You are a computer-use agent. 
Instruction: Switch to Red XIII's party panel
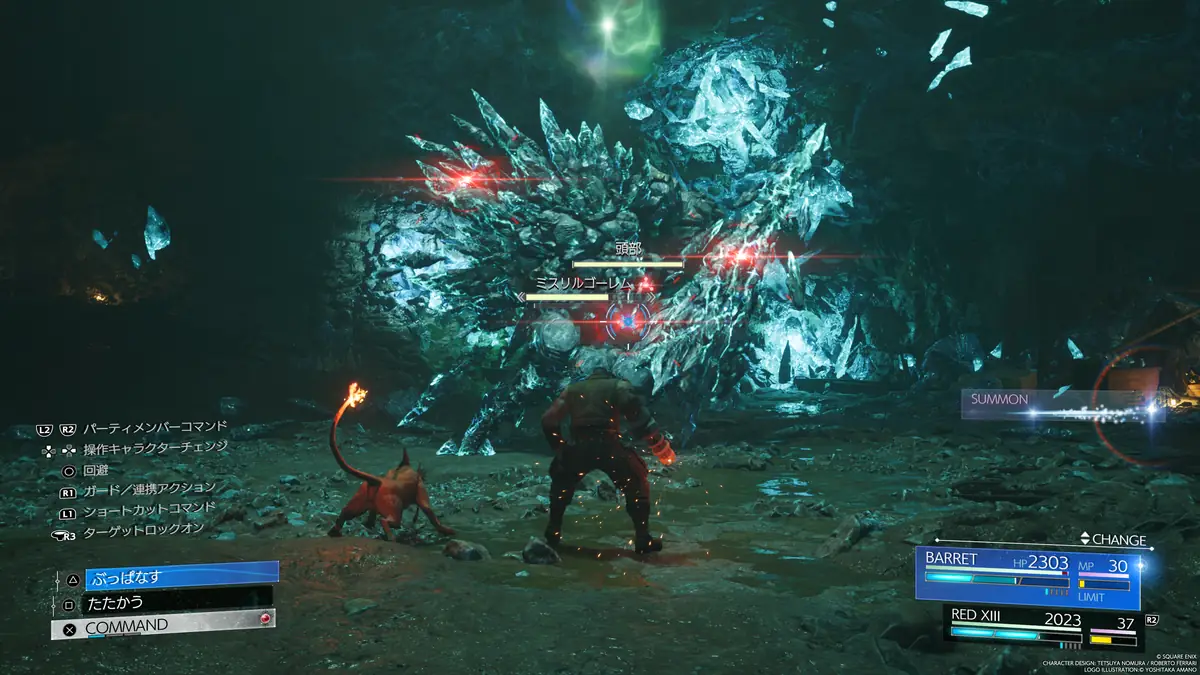pyautogui.click(x=1042, y=627)
